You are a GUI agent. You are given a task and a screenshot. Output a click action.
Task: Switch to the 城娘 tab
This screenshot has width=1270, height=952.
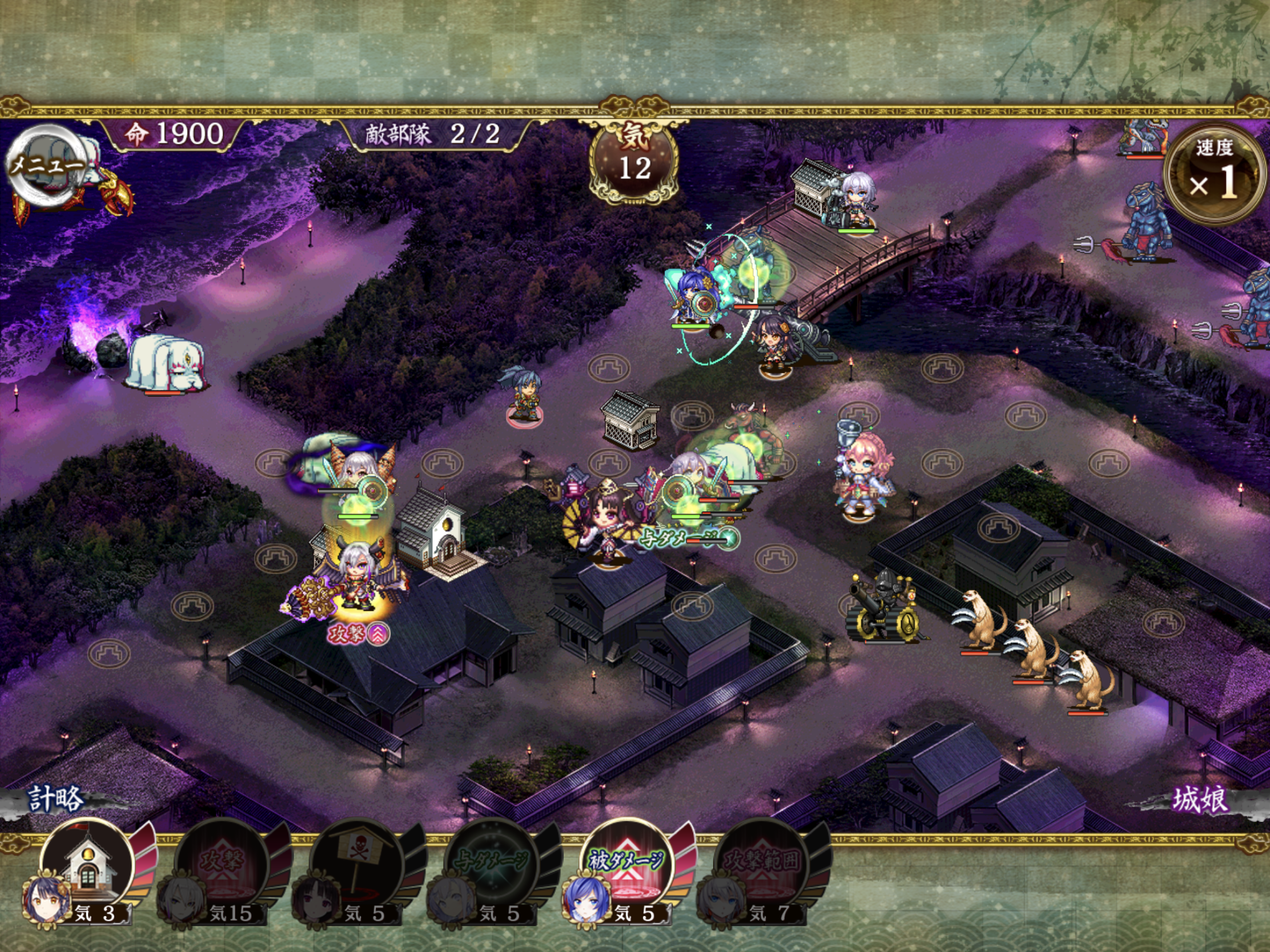(x=1199, y=799)
